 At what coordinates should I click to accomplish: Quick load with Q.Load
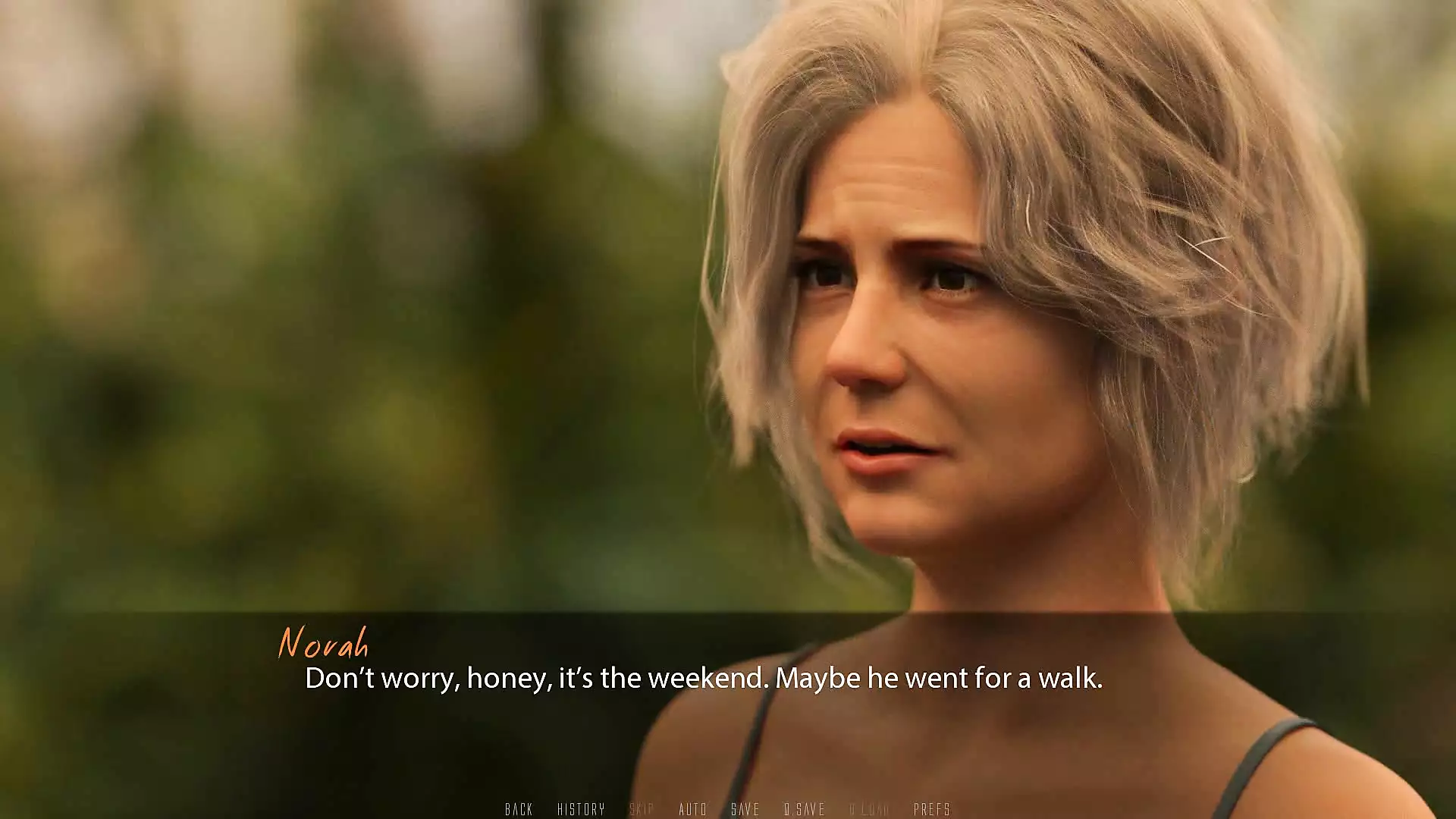[x=869, y=809]
